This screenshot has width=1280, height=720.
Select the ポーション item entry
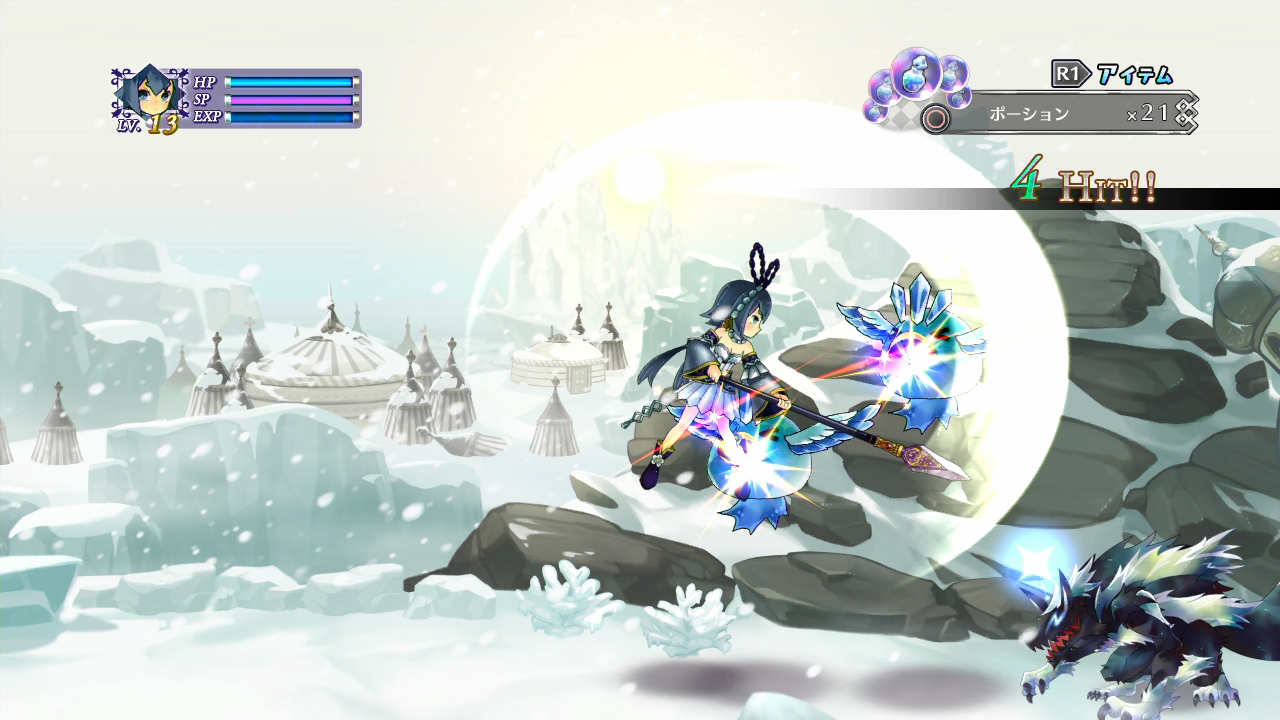pos(1028,112)
